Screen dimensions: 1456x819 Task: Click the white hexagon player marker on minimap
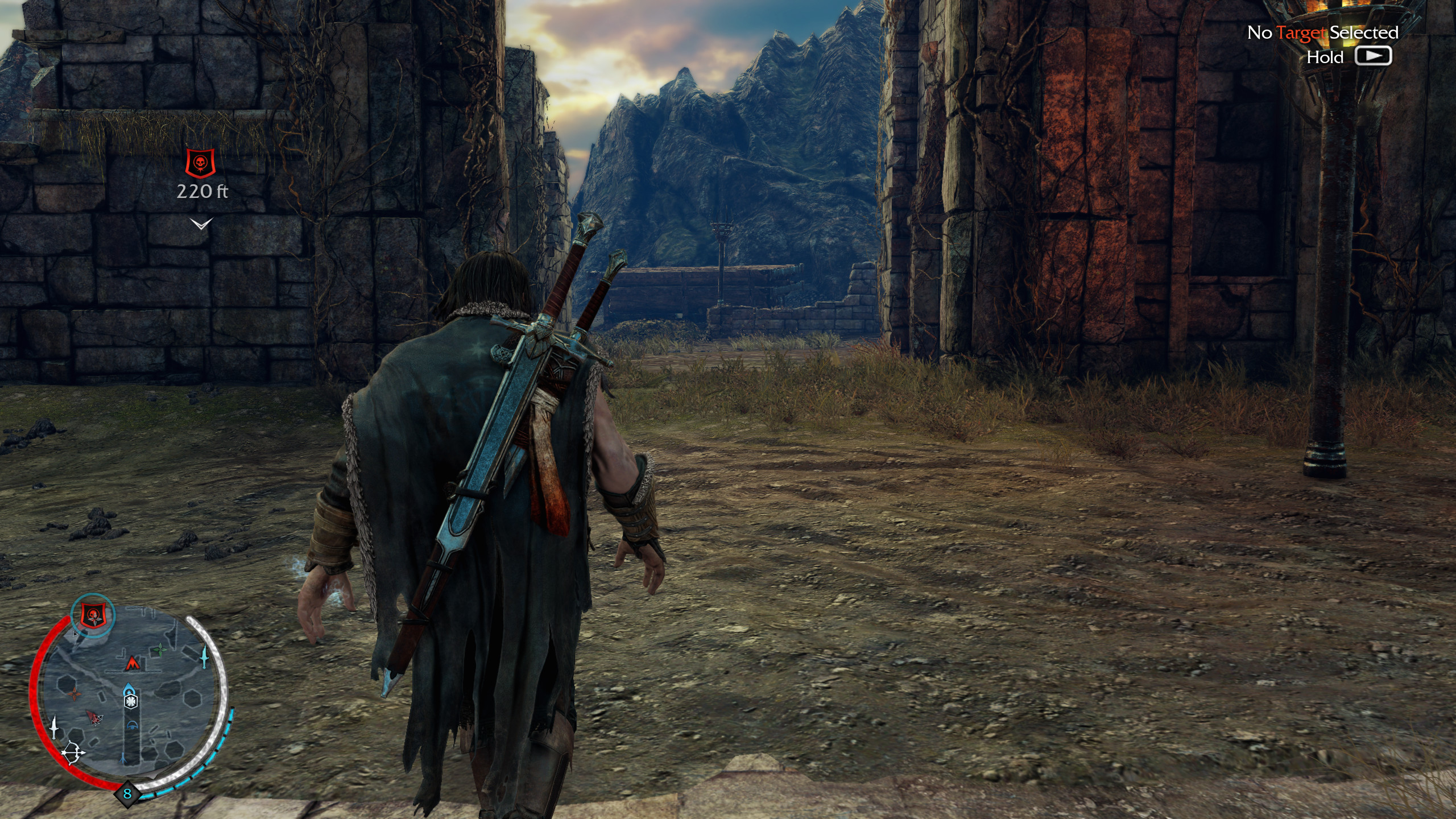(131, 701)
